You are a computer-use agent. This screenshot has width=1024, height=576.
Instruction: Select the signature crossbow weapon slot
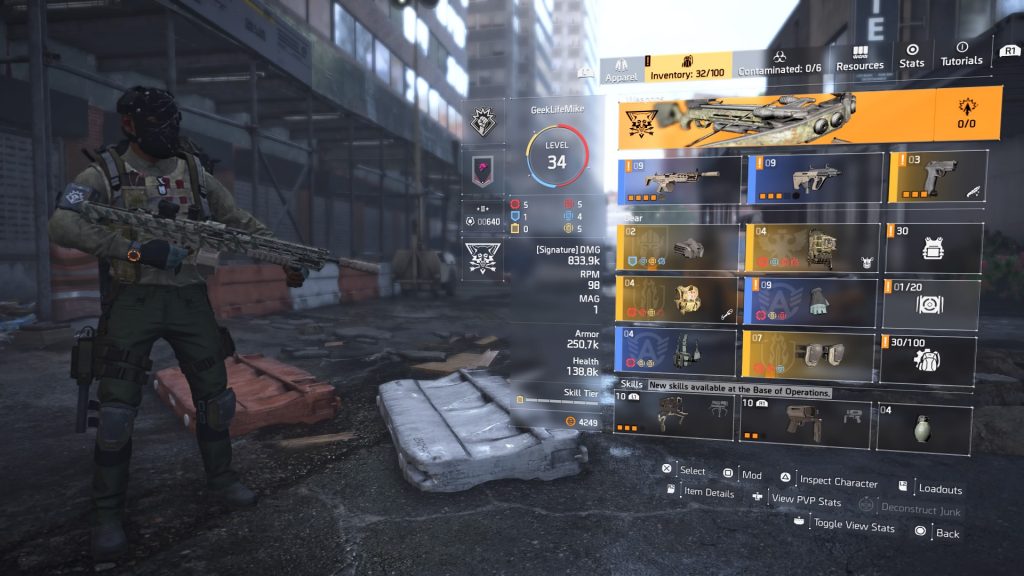pyautogui.click(x=776, y=118)
